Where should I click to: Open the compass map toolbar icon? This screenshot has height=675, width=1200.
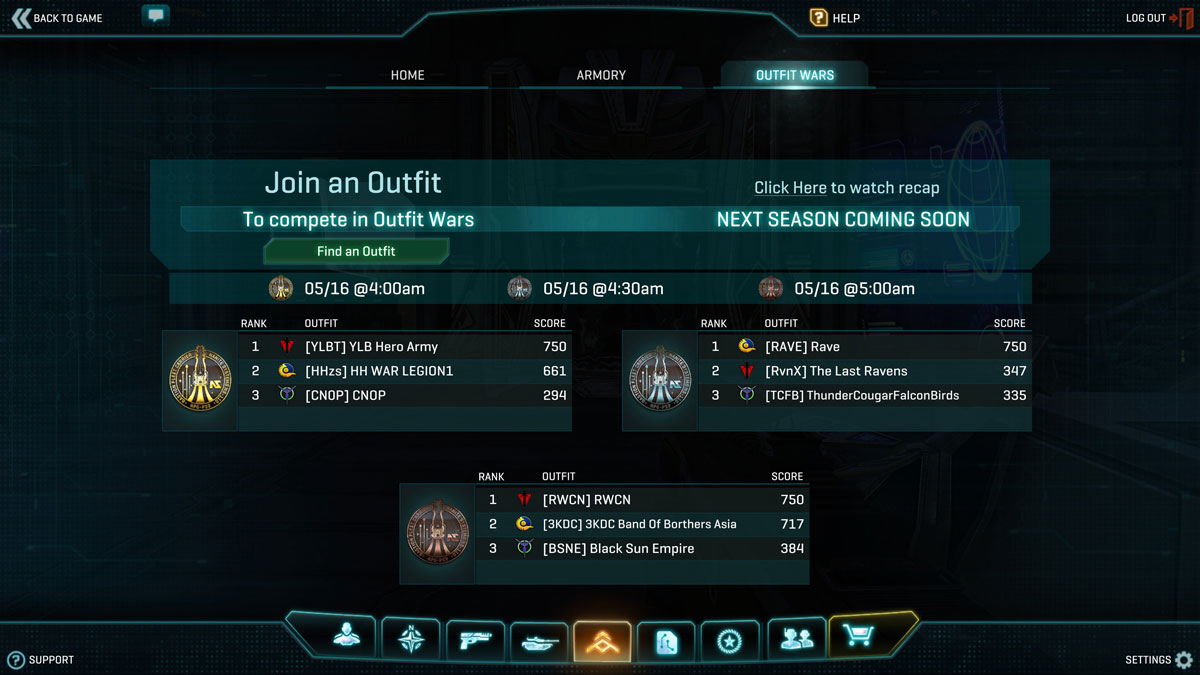tap(411, 639)
